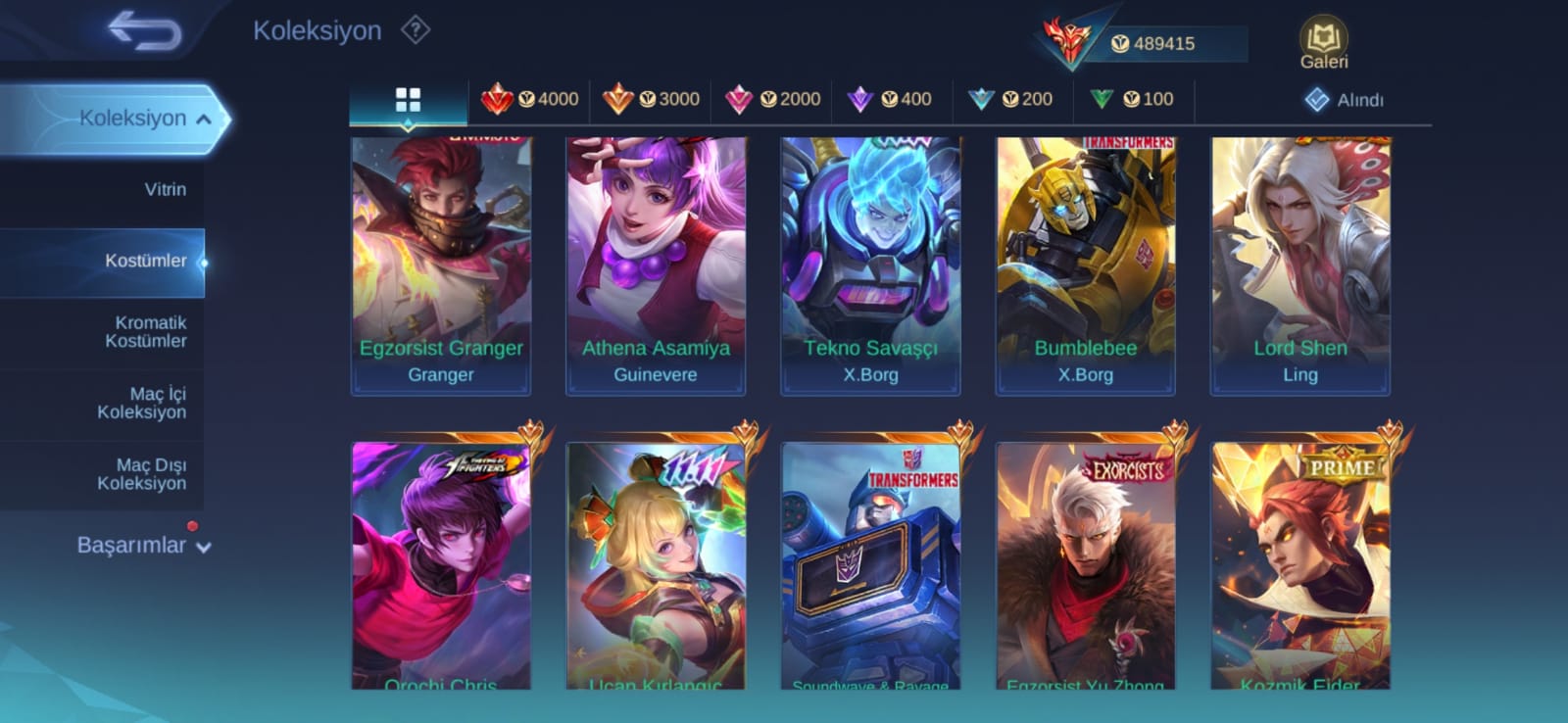Go back with the return arrow
Image resolution: width=1568 pixels, height=723 pixels.
click(144, 31)
